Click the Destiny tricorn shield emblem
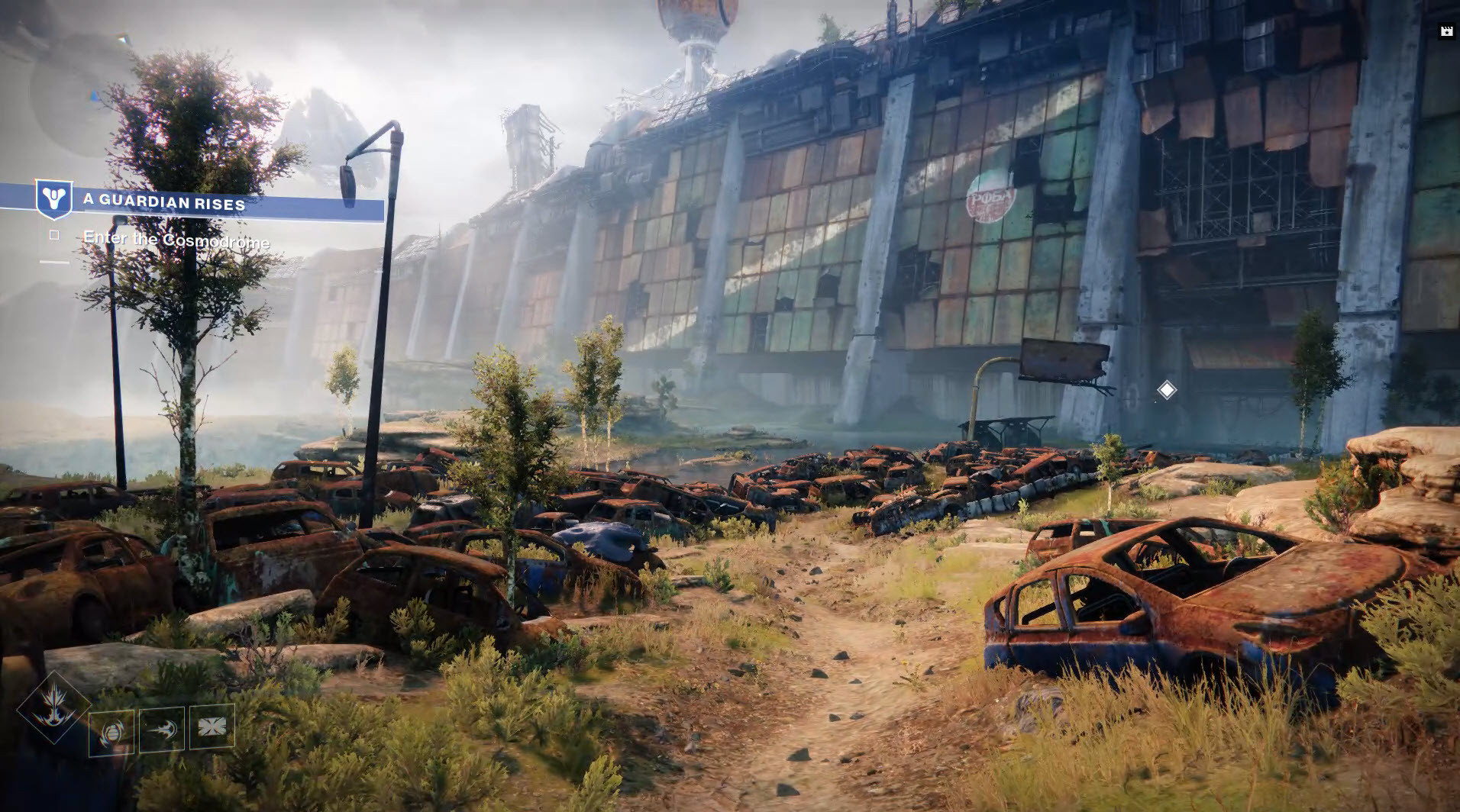The height and width of the screenshot is (812, 1460). (x=54, y=200)
